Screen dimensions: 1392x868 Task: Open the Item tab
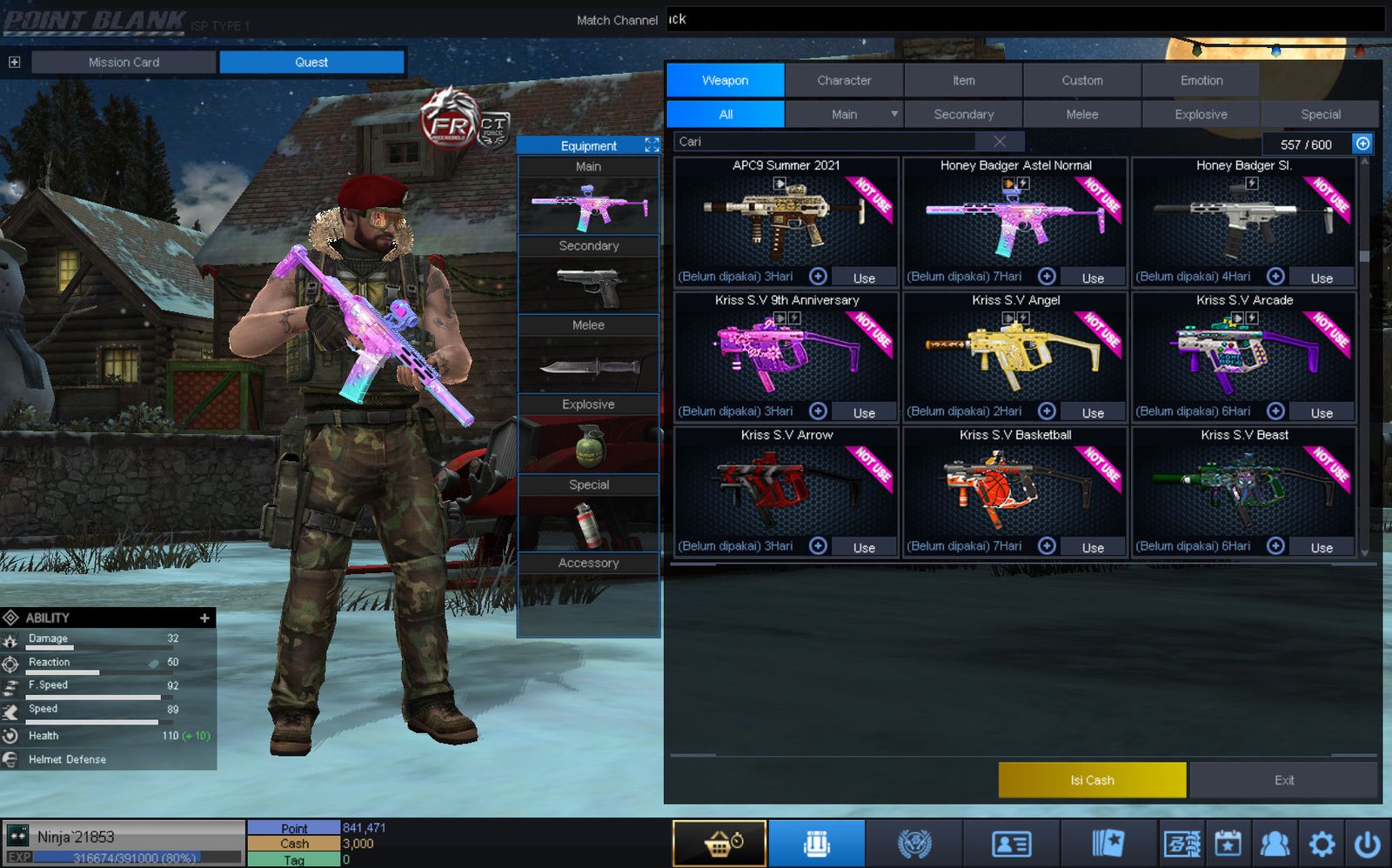(x=963, y=80)
